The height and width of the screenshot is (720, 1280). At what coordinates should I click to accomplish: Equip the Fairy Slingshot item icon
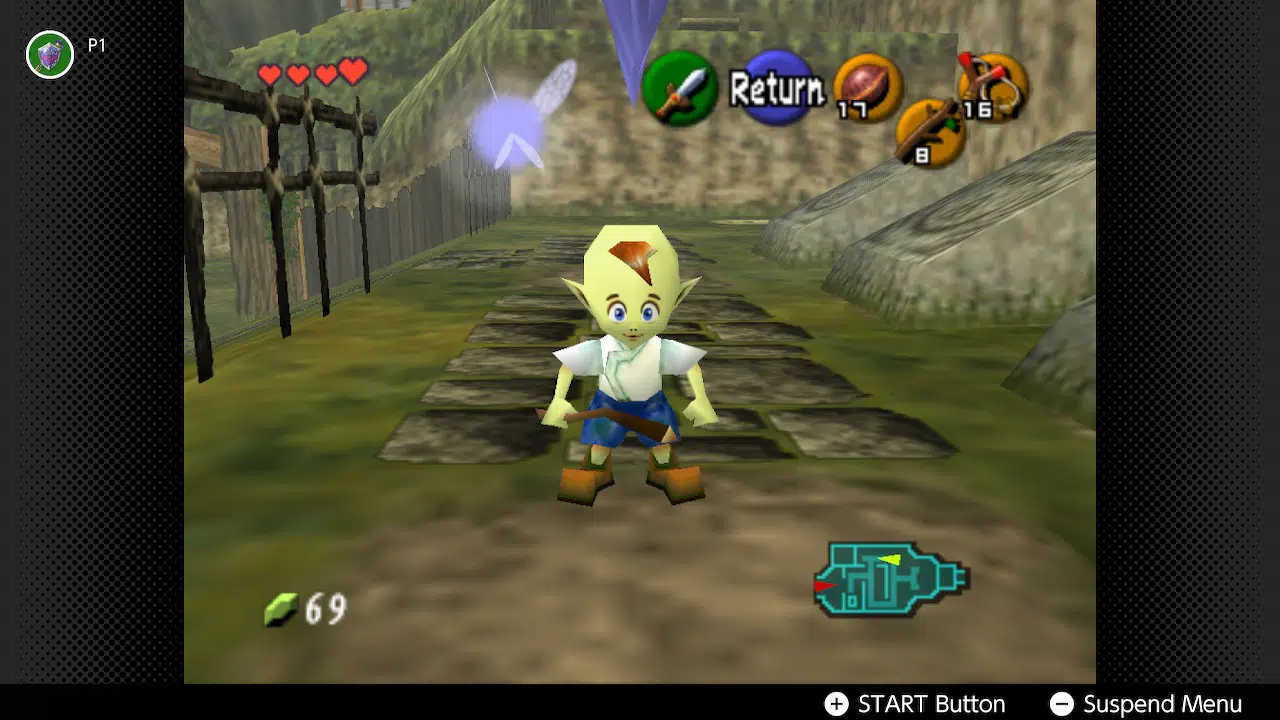tap(992, 88)
